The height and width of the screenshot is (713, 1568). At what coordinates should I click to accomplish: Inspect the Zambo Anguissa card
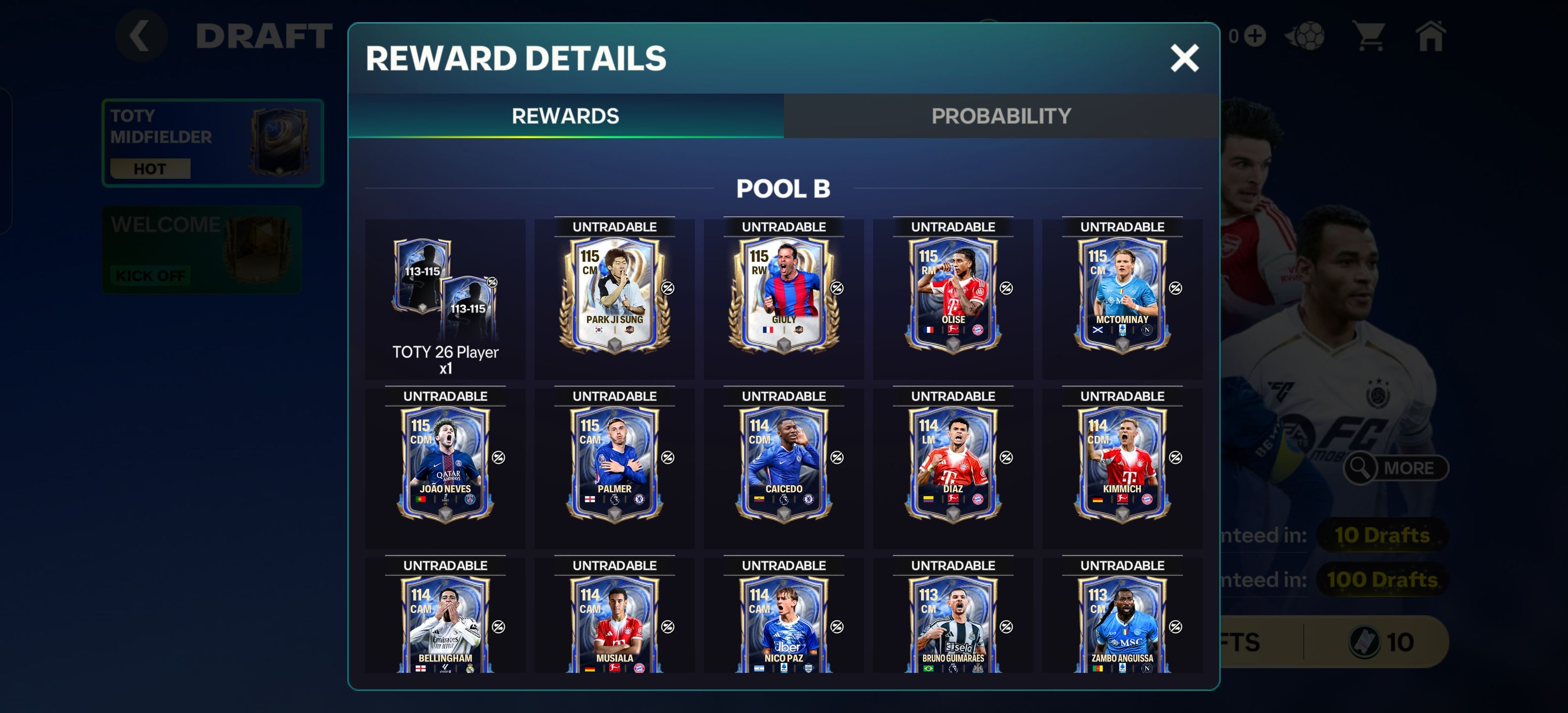point(1122,627)
